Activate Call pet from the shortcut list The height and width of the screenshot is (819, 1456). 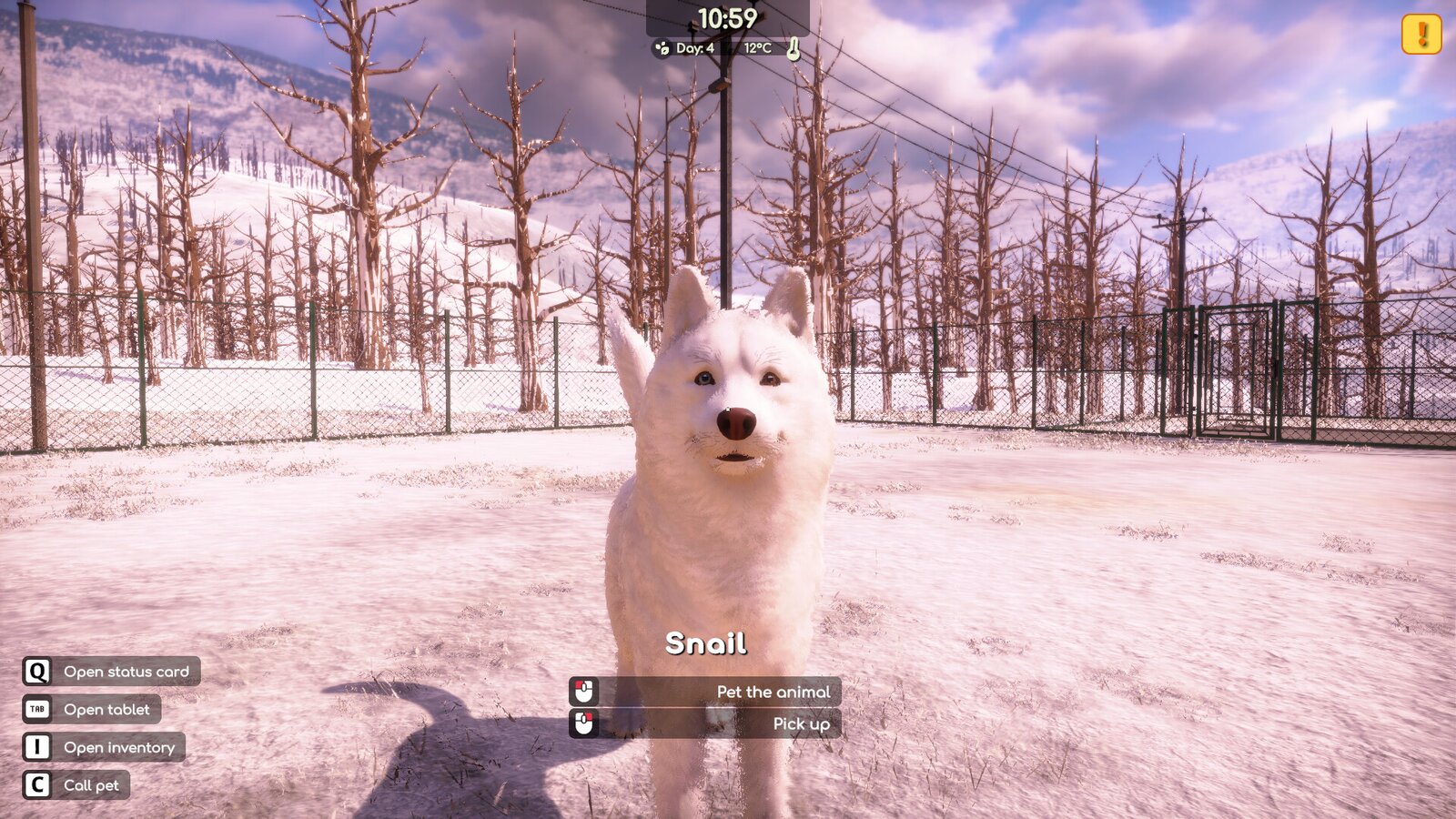coord(92,784)
